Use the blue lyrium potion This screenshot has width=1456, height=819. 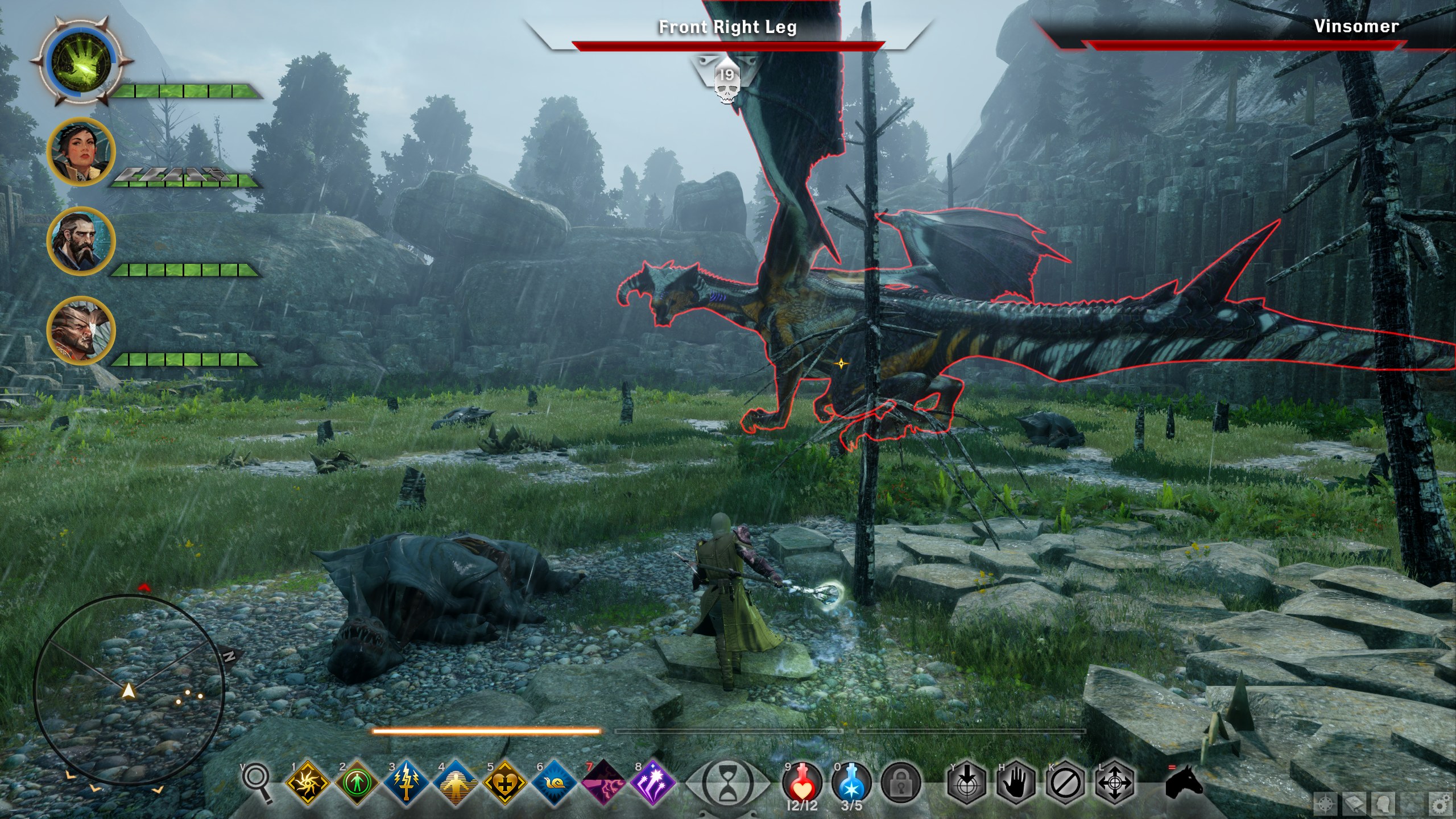(x=851, y=783)
